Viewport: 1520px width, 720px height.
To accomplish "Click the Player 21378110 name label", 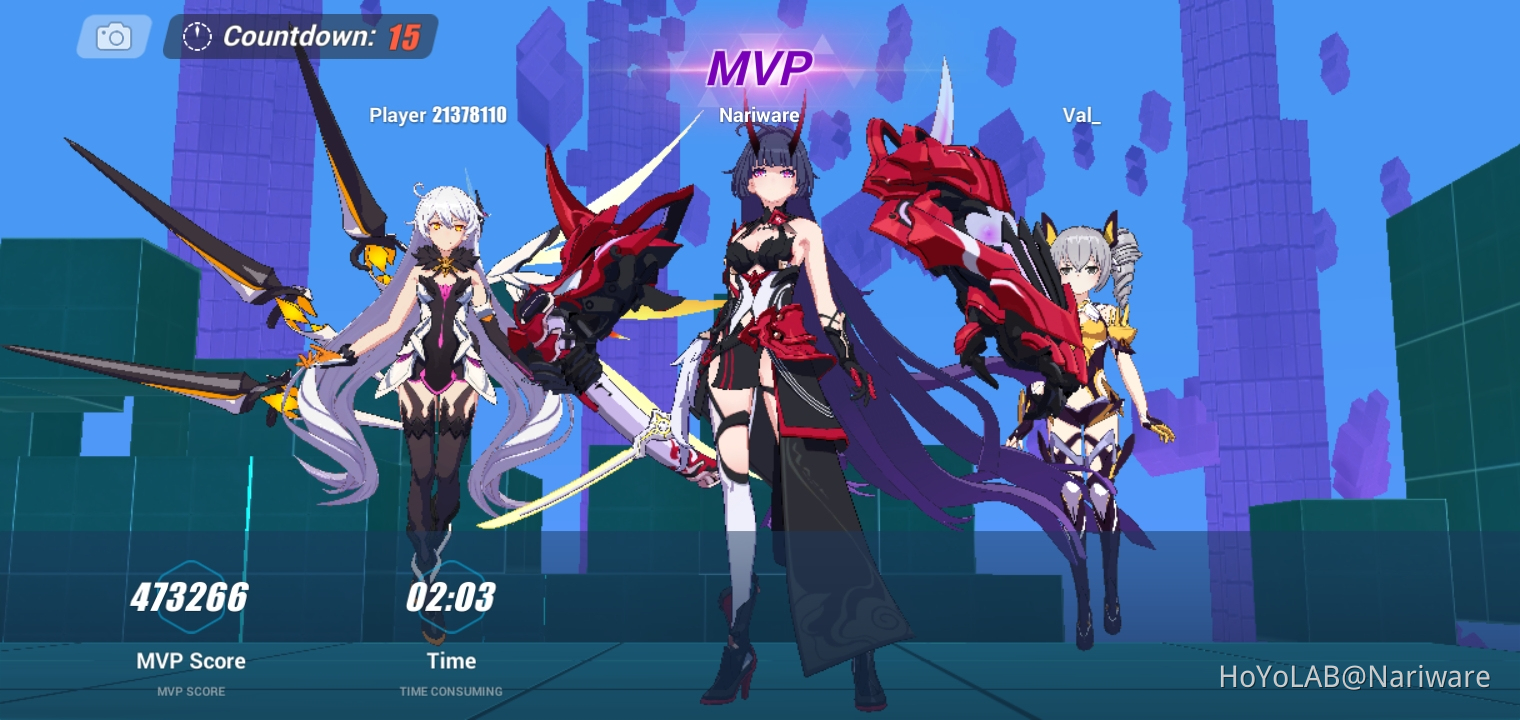I will (438, 115).
